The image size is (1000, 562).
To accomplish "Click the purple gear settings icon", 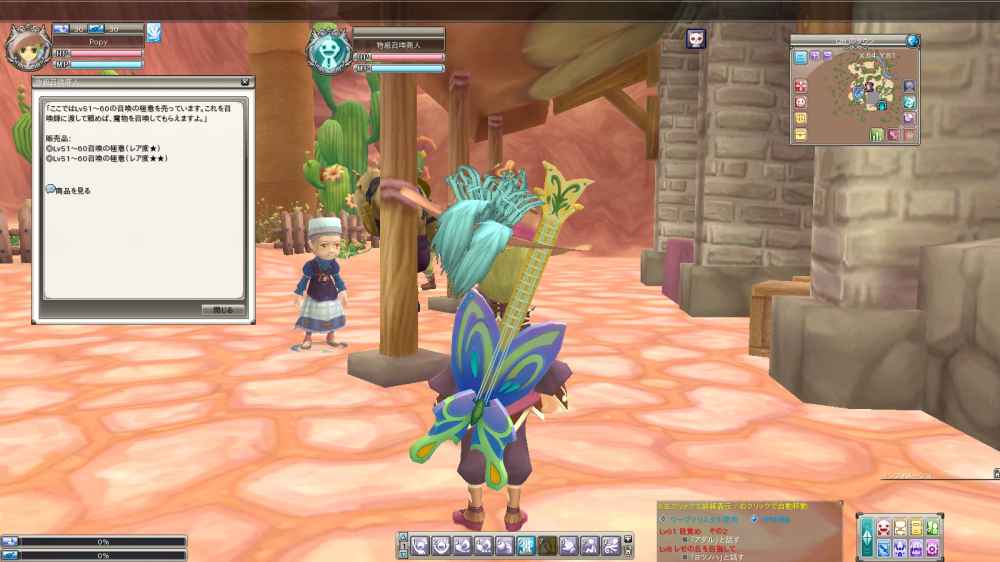I will (x=931, y=548).
